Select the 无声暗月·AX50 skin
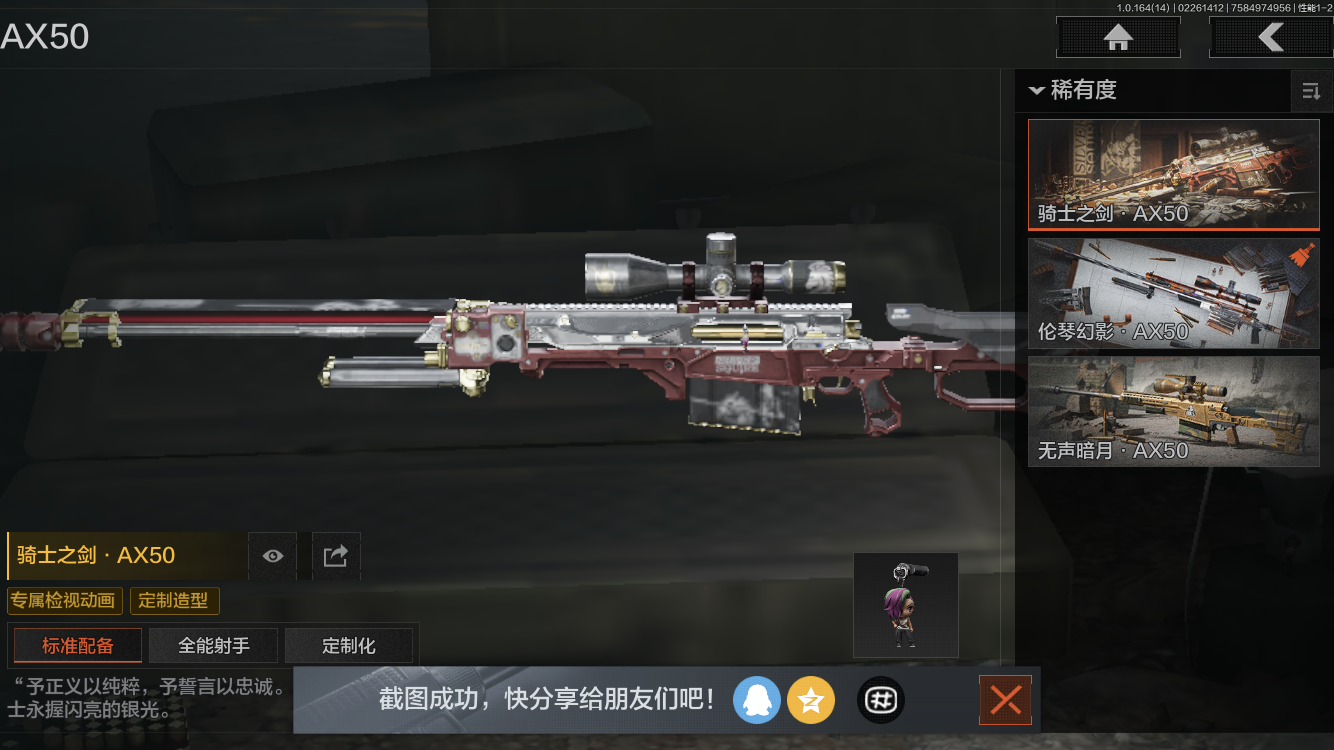The height and width of the screenshot is (750, 1334). [x=1173, y=411]
